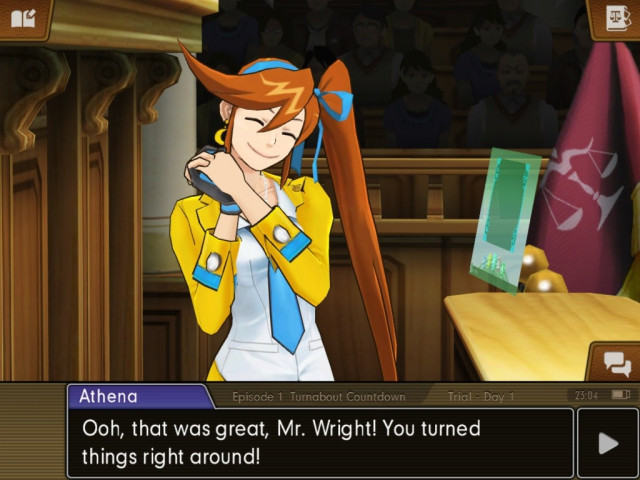
Task: Open the book-and-pencil save menu
Action: tap(23, 18)
